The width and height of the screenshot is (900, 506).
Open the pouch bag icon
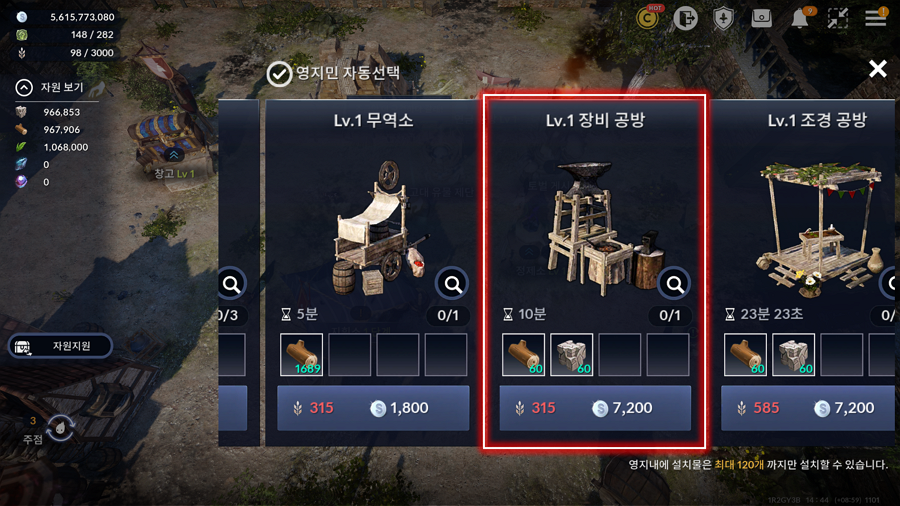[762, 18]
